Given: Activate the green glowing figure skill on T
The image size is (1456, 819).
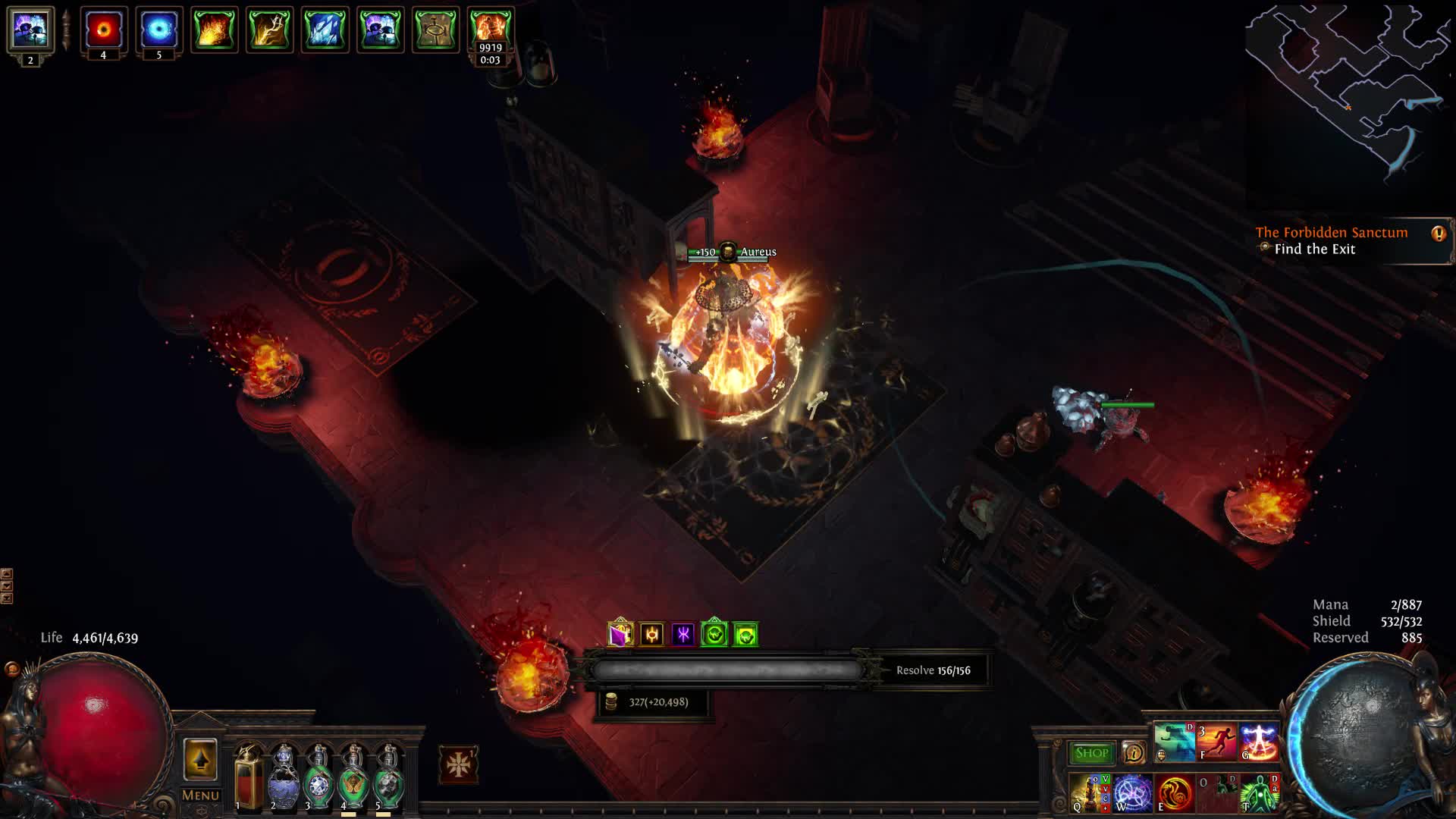Looking at the screenshot, I should (x=1259, y=793).
